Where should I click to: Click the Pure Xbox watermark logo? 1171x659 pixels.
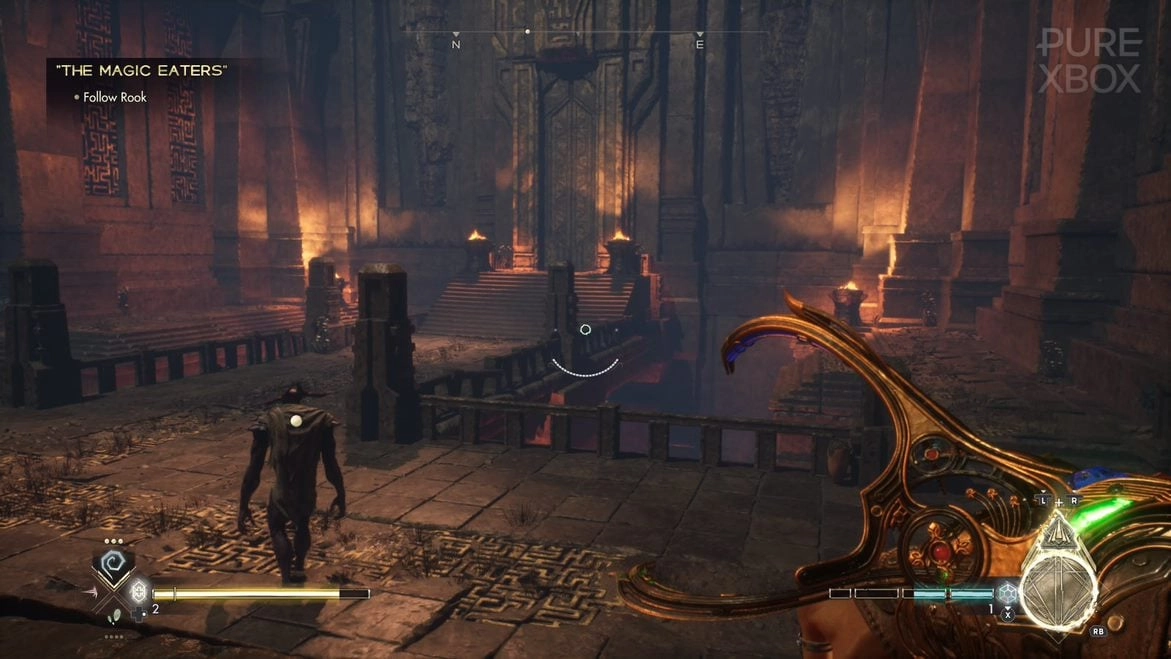coord(1089,60)
